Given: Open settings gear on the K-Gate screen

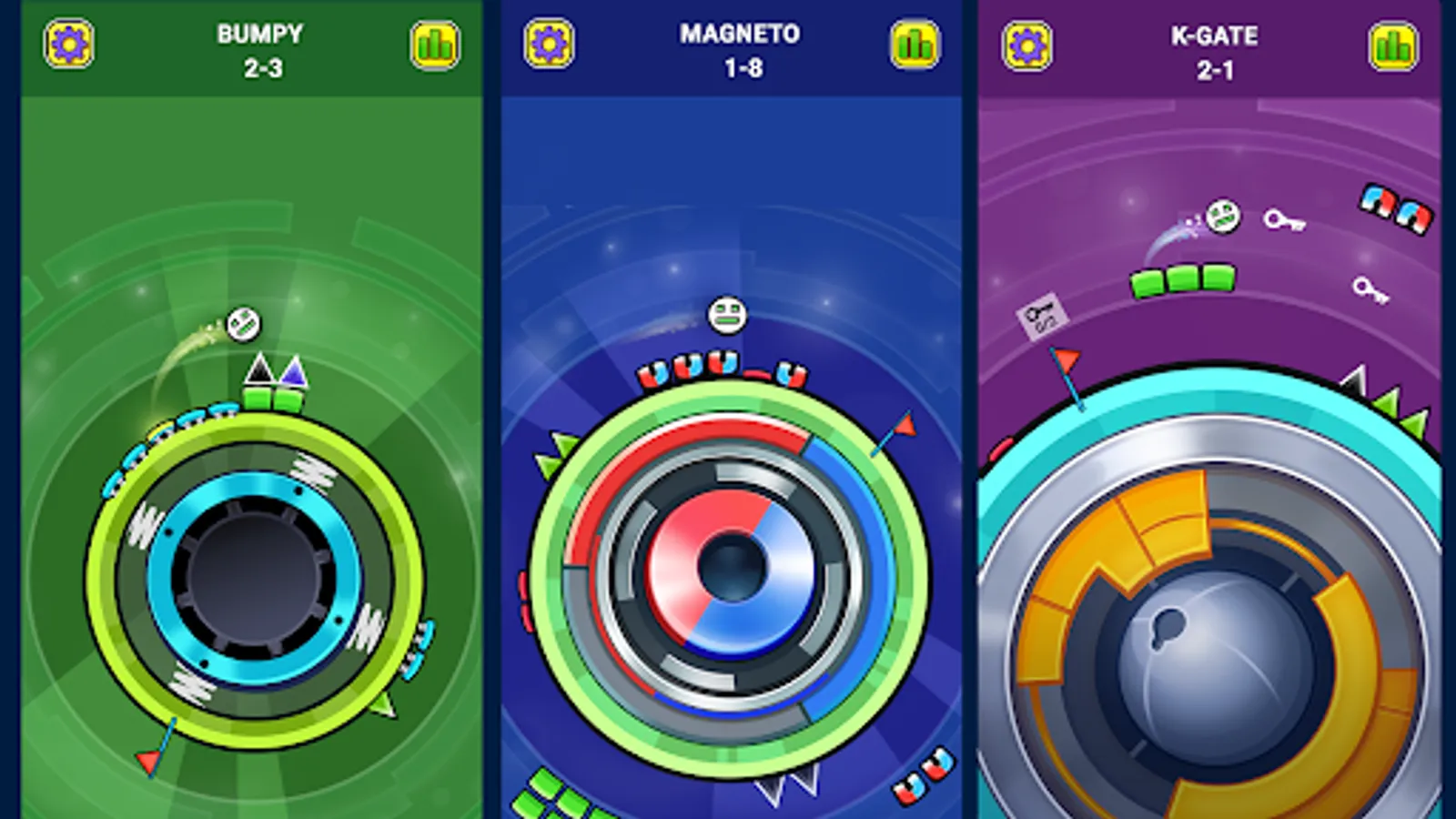Looking at the screenshot, I should pos(1026,45).
